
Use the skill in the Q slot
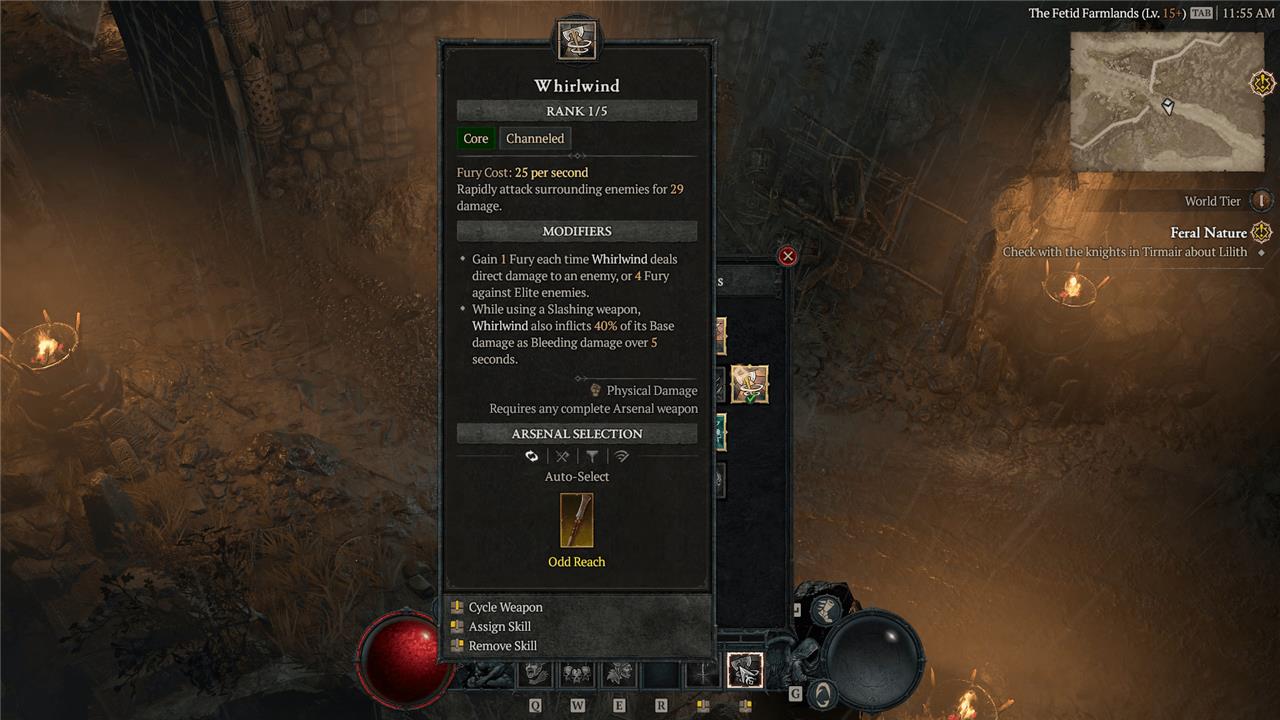535,676
